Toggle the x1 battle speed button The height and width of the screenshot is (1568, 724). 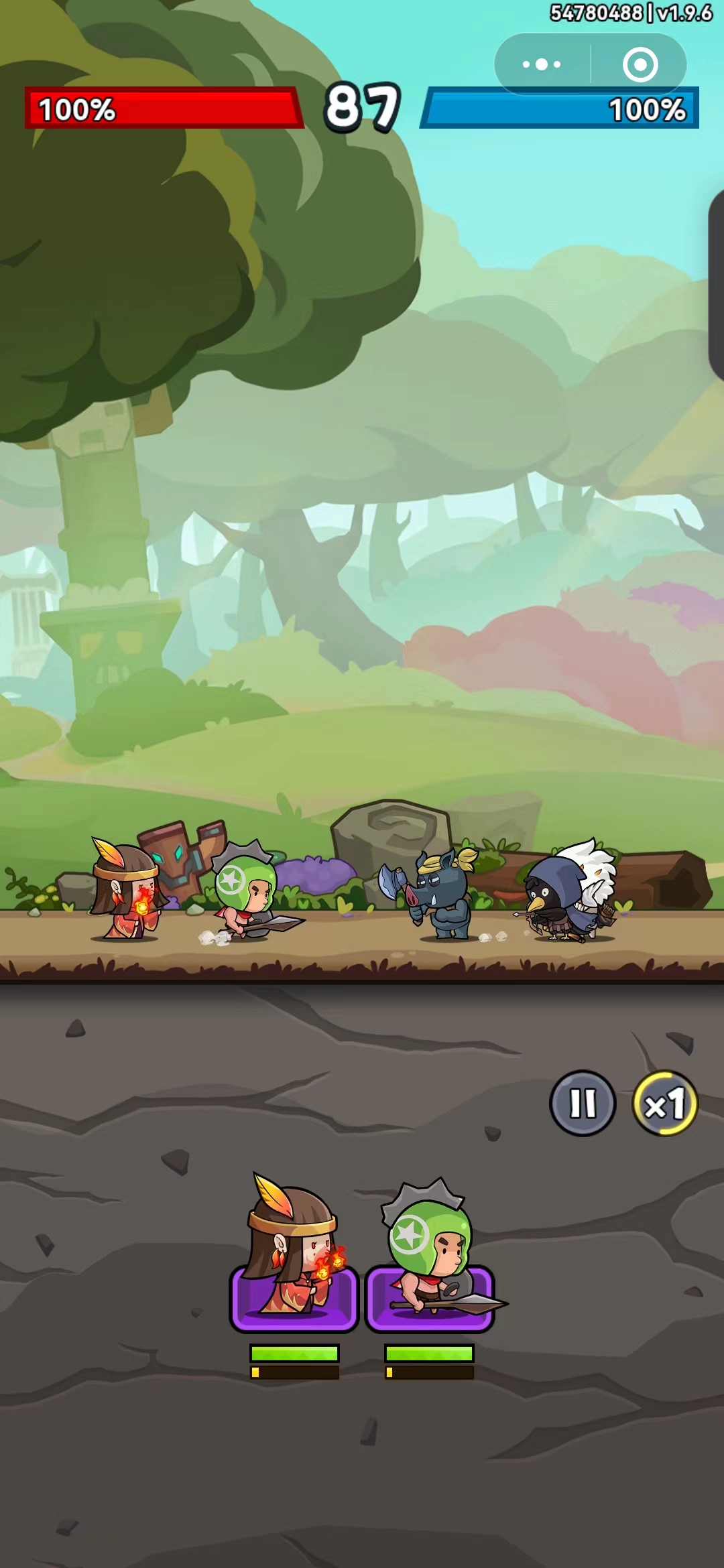coord(665,1103)
